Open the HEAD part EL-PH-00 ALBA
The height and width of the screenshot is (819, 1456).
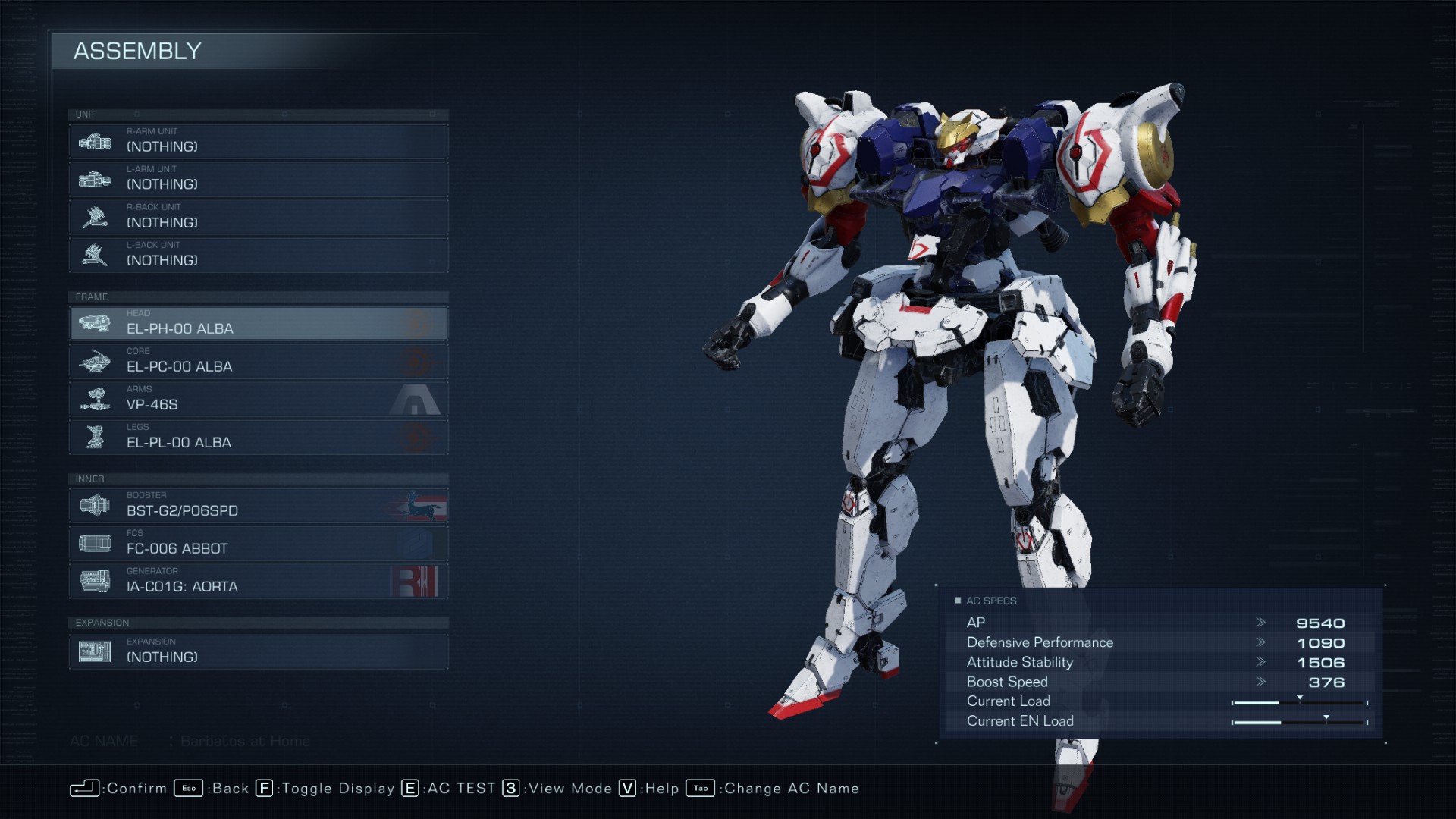[x=258, y=324]
